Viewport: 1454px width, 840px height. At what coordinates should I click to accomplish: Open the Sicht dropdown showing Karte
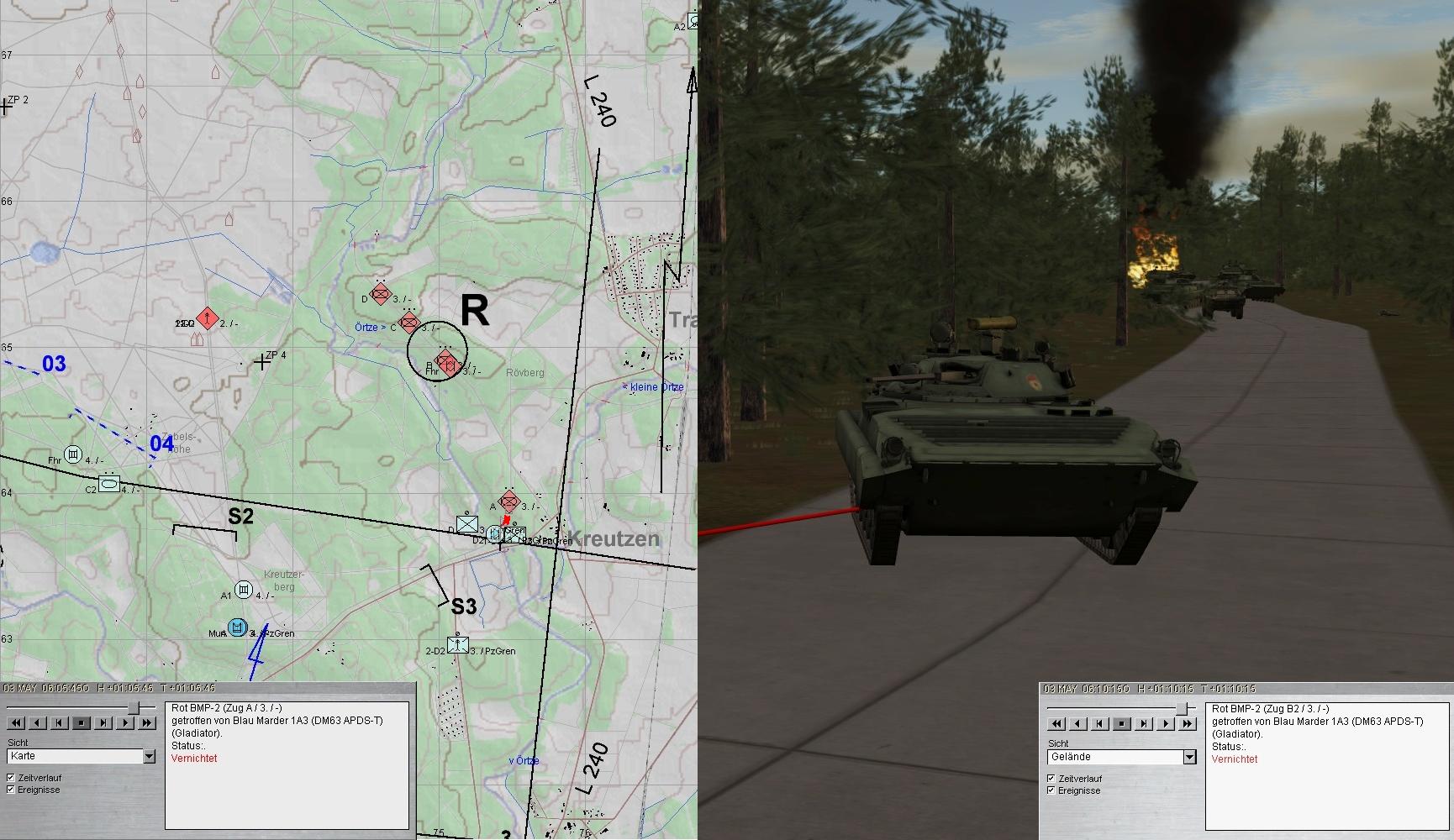click(x=149, y=757)
